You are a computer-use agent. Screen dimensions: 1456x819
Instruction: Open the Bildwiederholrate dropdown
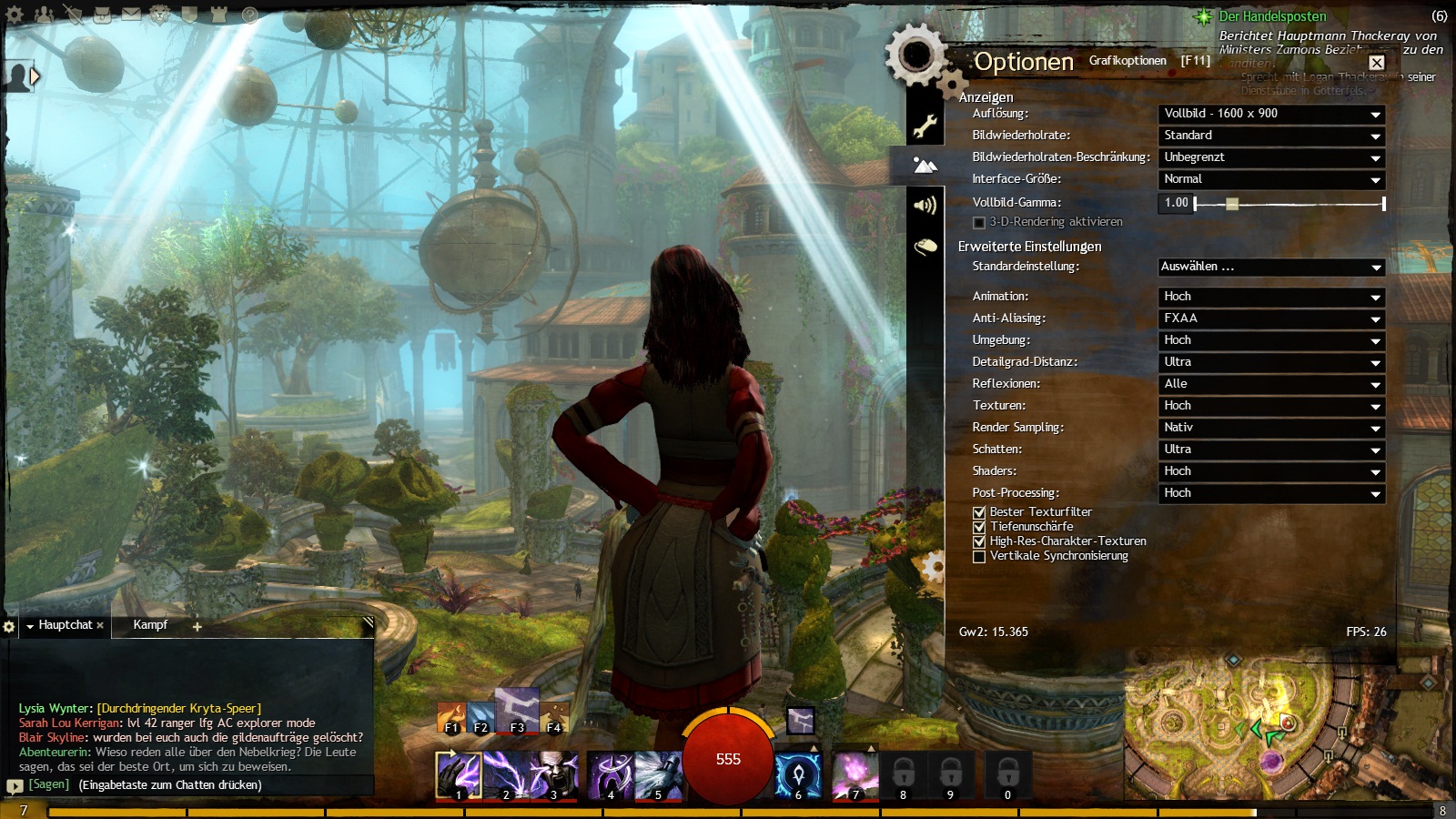pyautogui.click(x=1271, y=136)
